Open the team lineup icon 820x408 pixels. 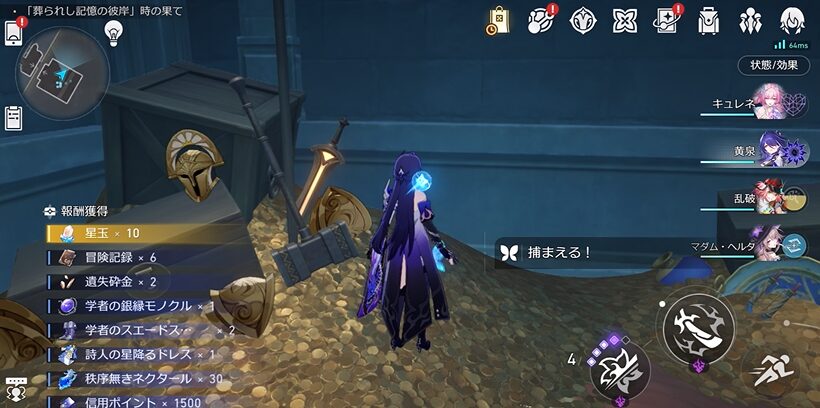(750, 21)
